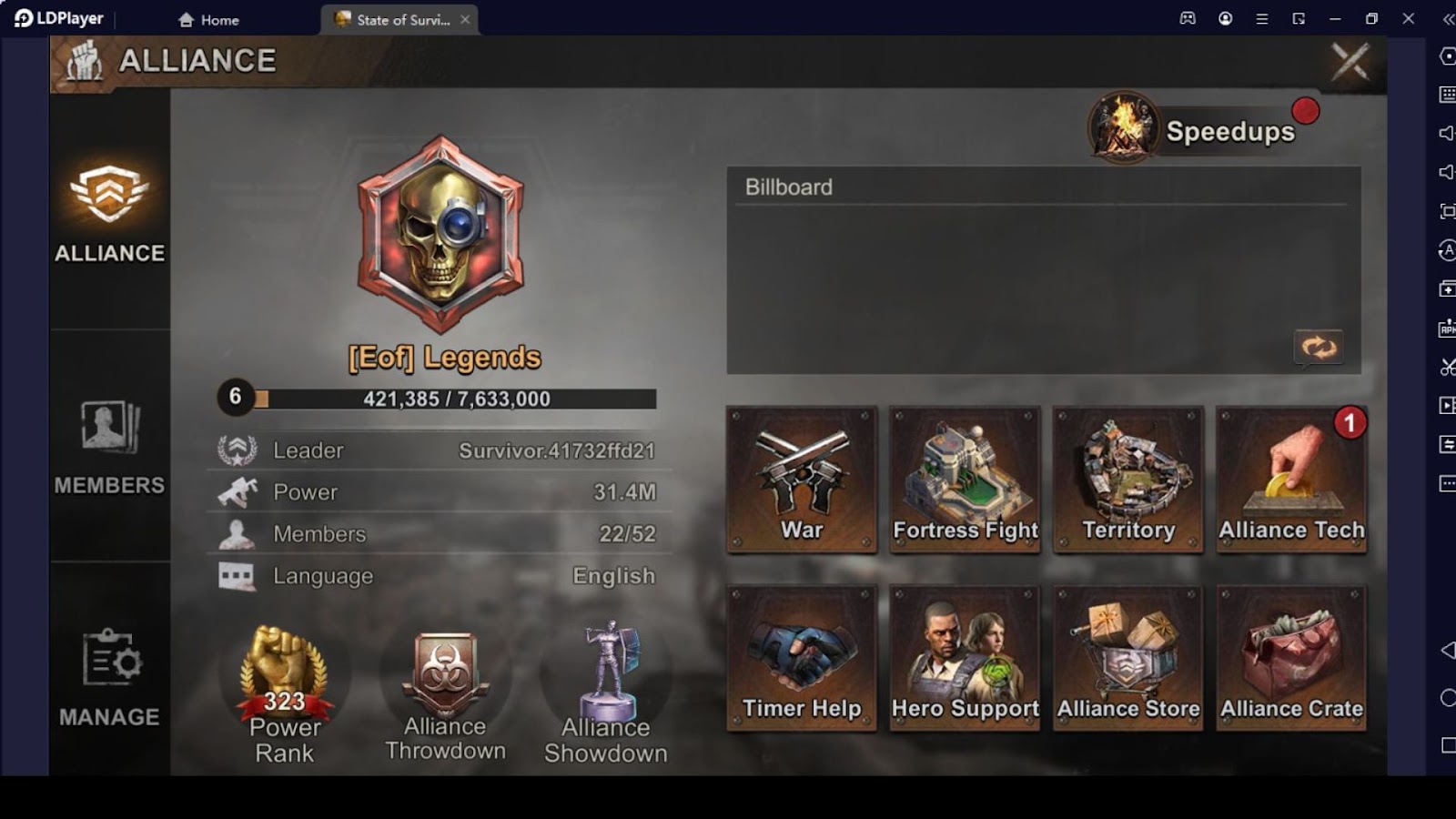This screenshot has width=1456, height=819.
Task: Open Timer Help
Action: (802, 658)
